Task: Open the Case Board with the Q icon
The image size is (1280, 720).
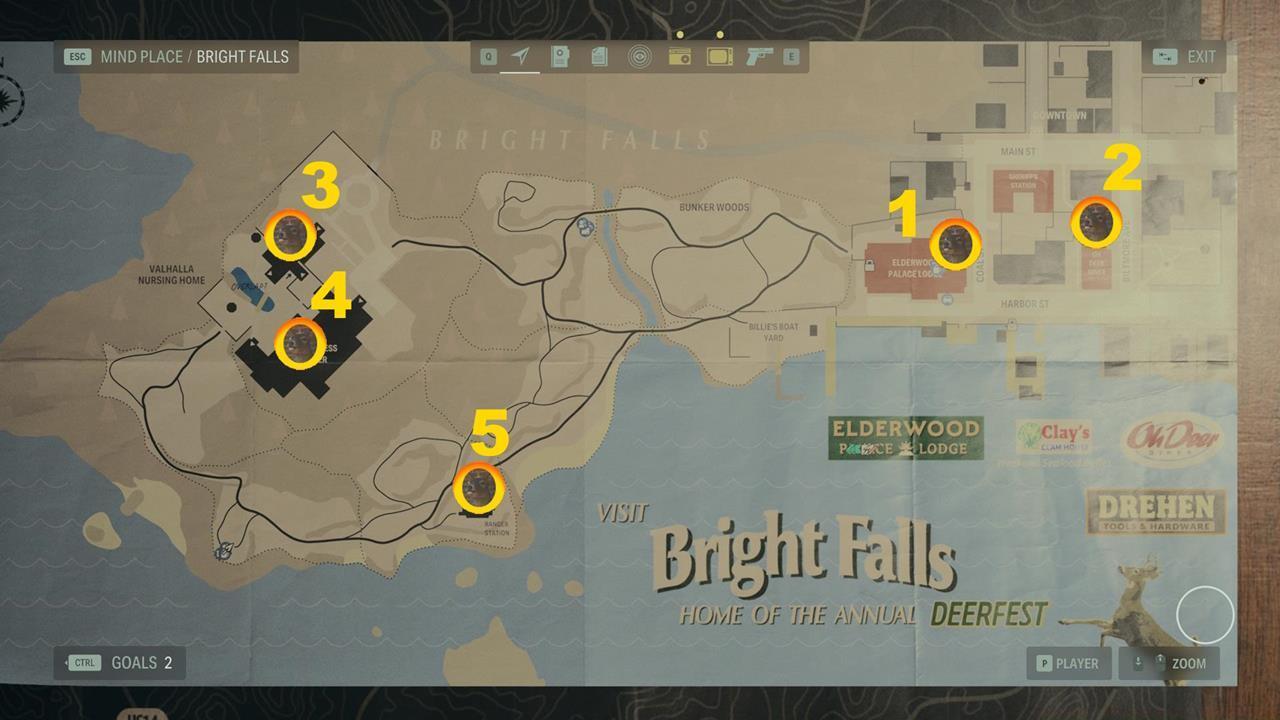Action: pos(487,57)
